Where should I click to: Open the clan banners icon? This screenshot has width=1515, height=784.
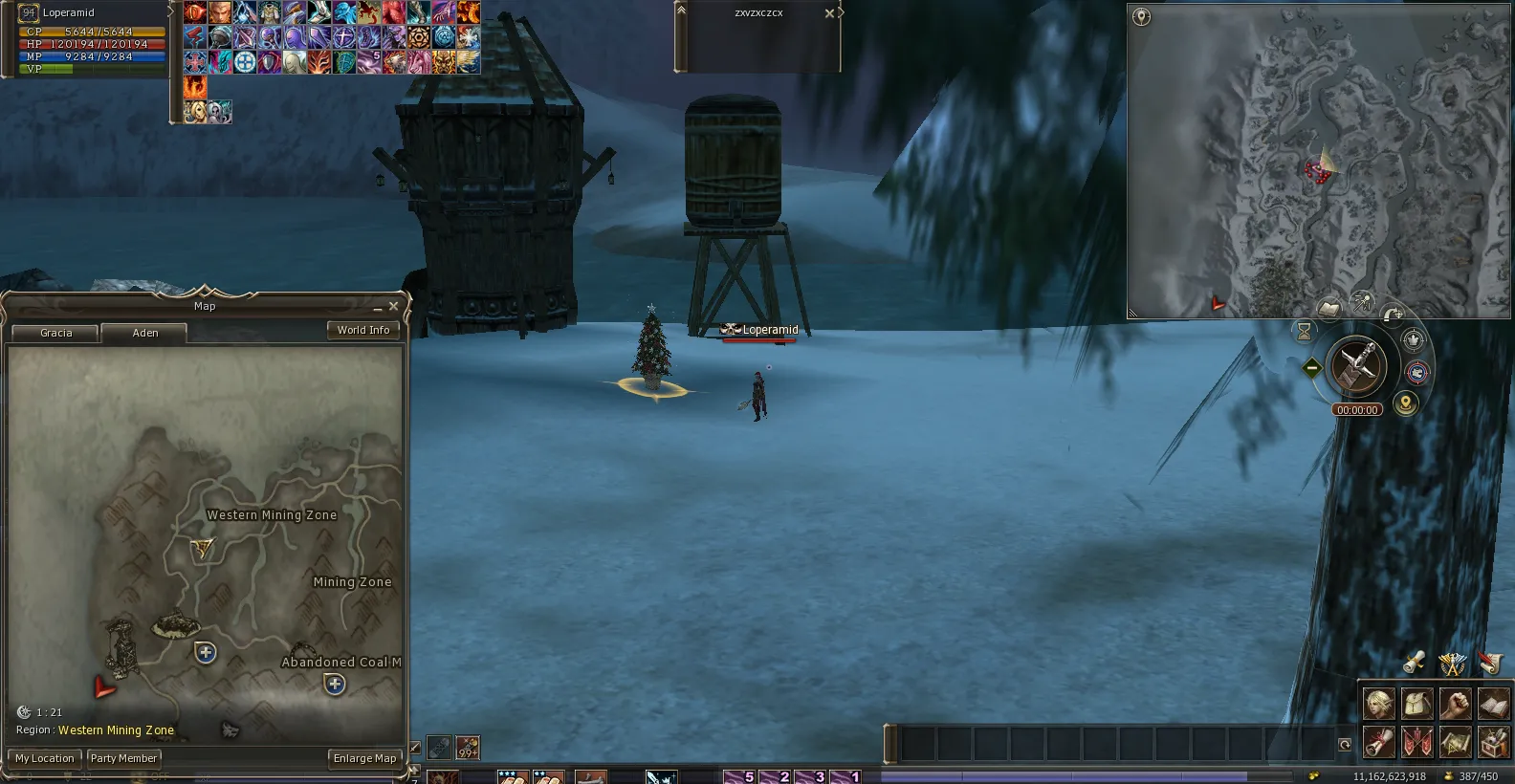click(x=1416, y=741)
